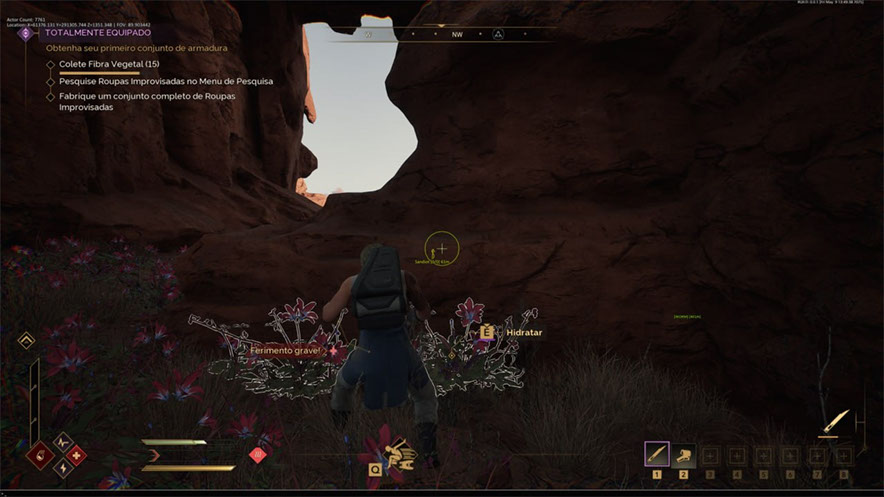Screen dimensions: 884x497
Task: Open the Totalmente Equipado quest tracker
Action: click(98, 32)
